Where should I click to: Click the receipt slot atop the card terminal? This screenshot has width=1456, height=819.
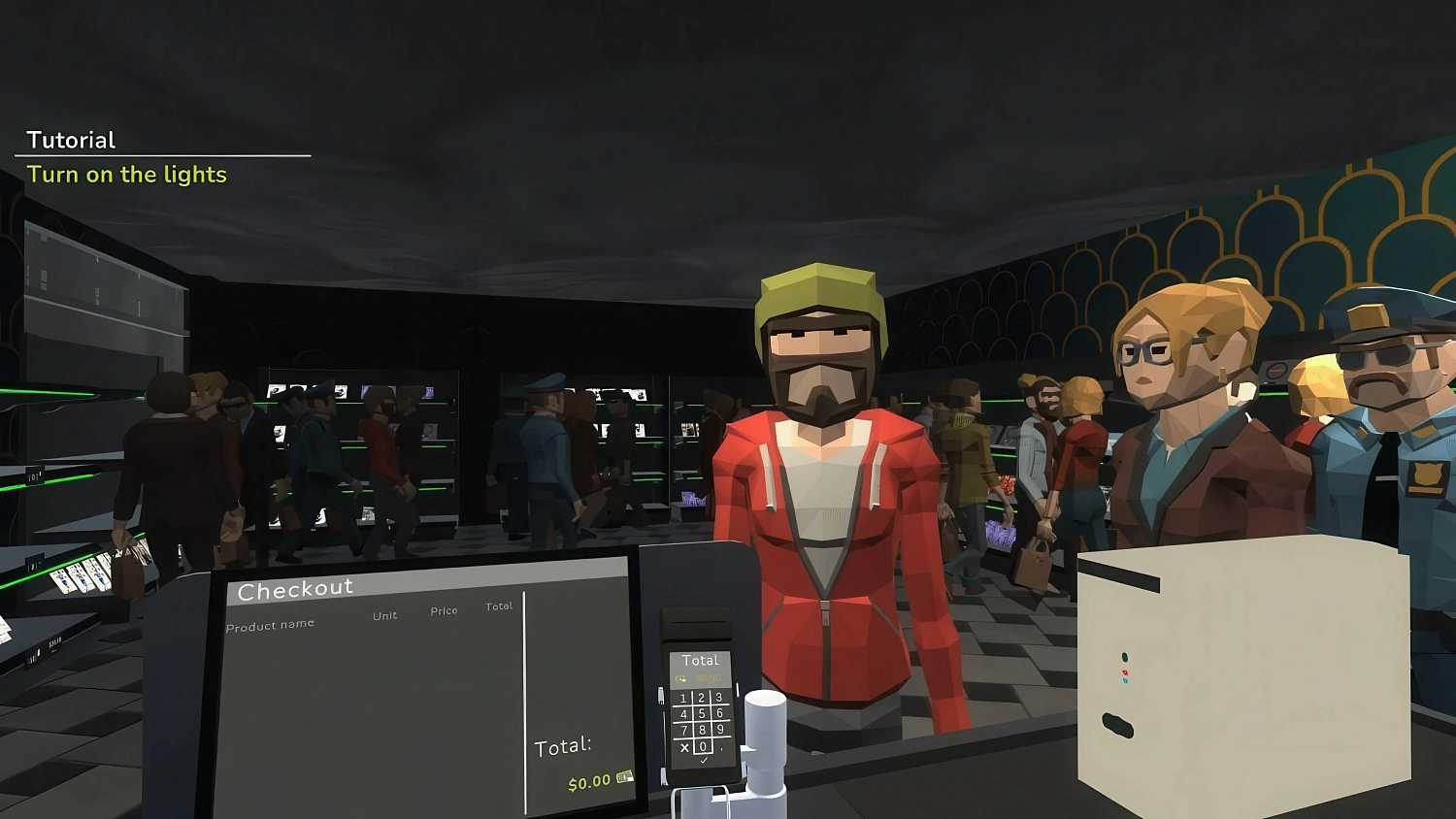(x=697, y=621)
